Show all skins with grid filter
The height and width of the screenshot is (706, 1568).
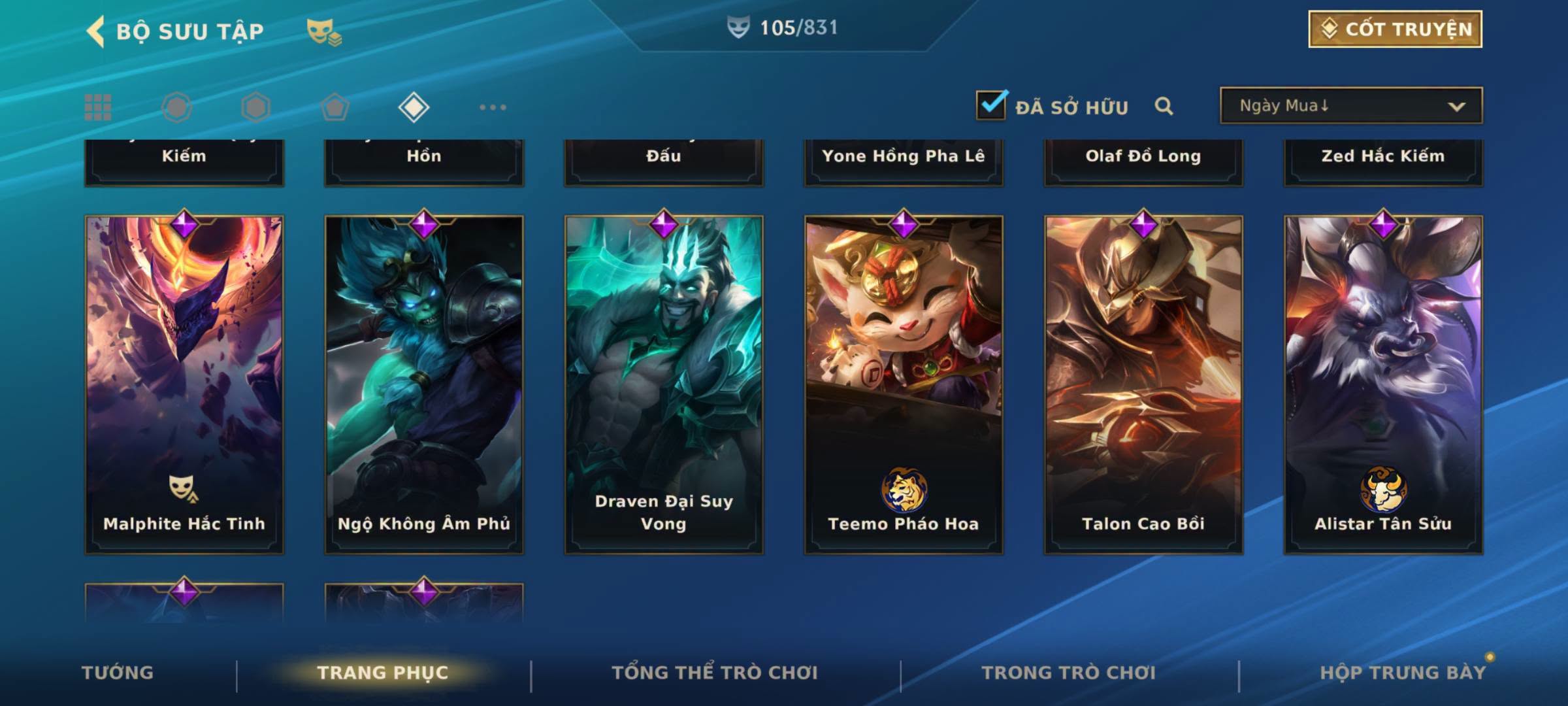coord(98,107)
